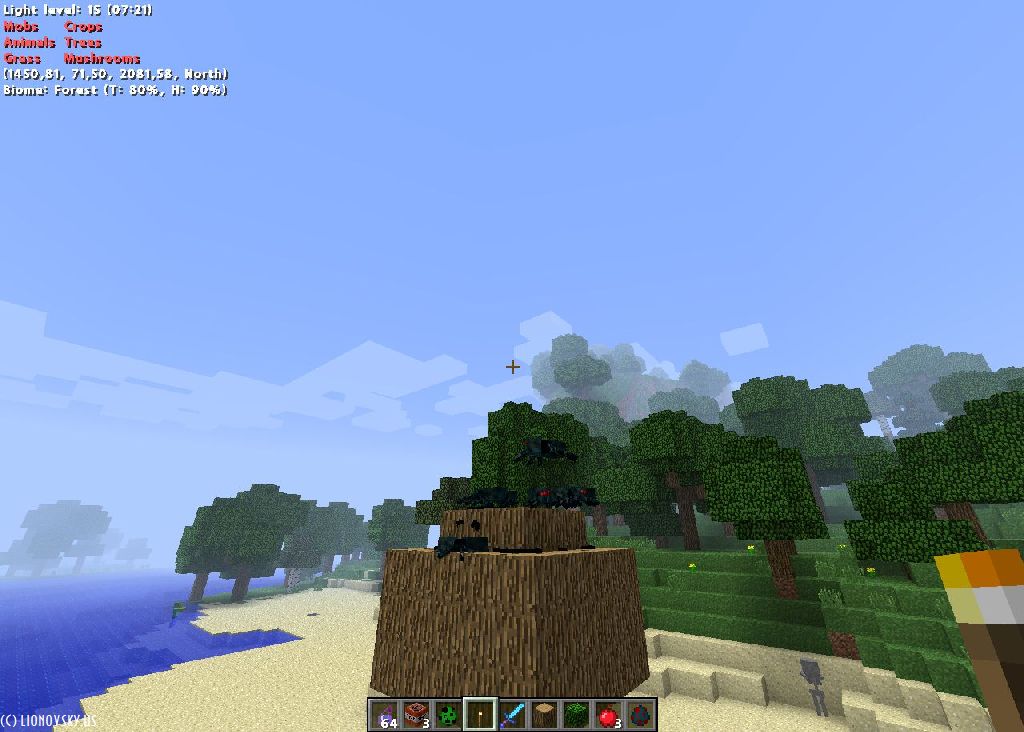Select the TNT block hotbar slot
Image resolution: width=1024 pixels, height=732 pixels.
pos(417,714)
